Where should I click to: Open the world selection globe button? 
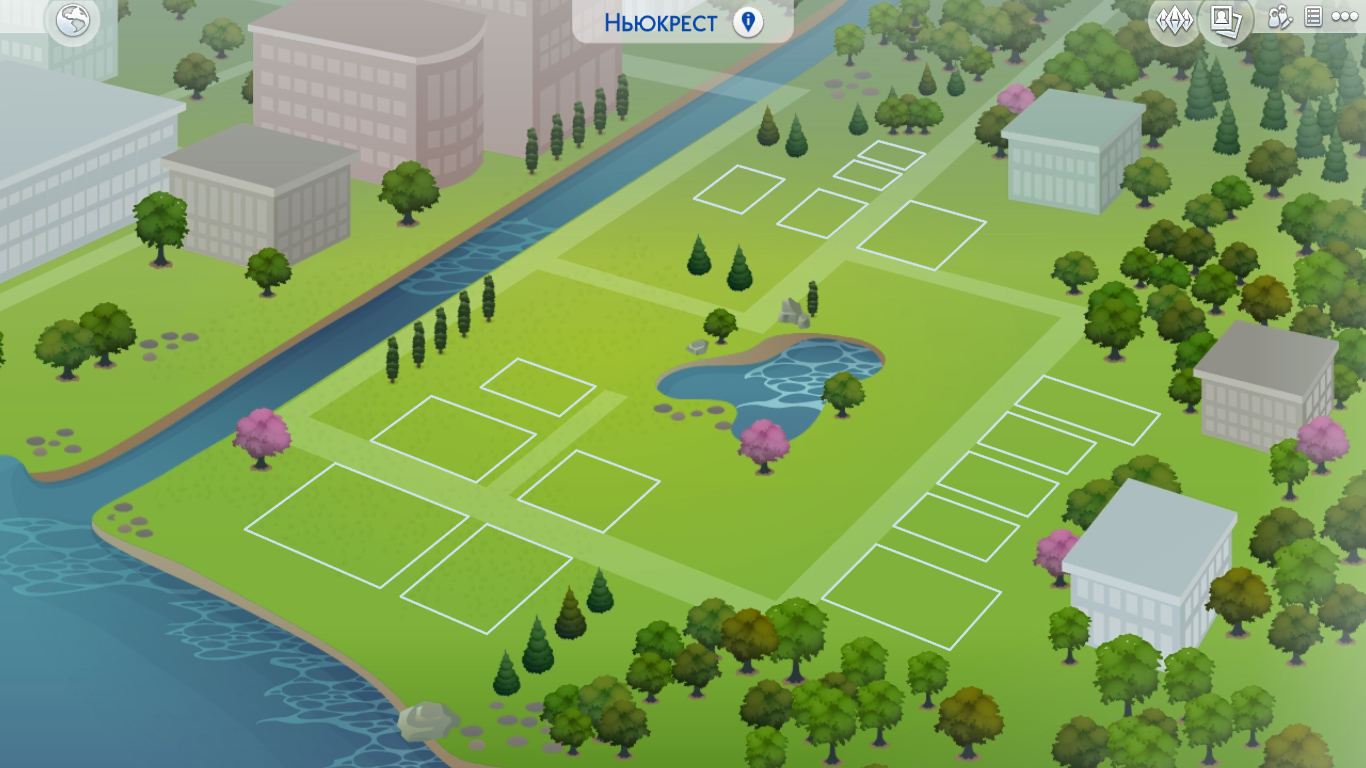[73, 21]
